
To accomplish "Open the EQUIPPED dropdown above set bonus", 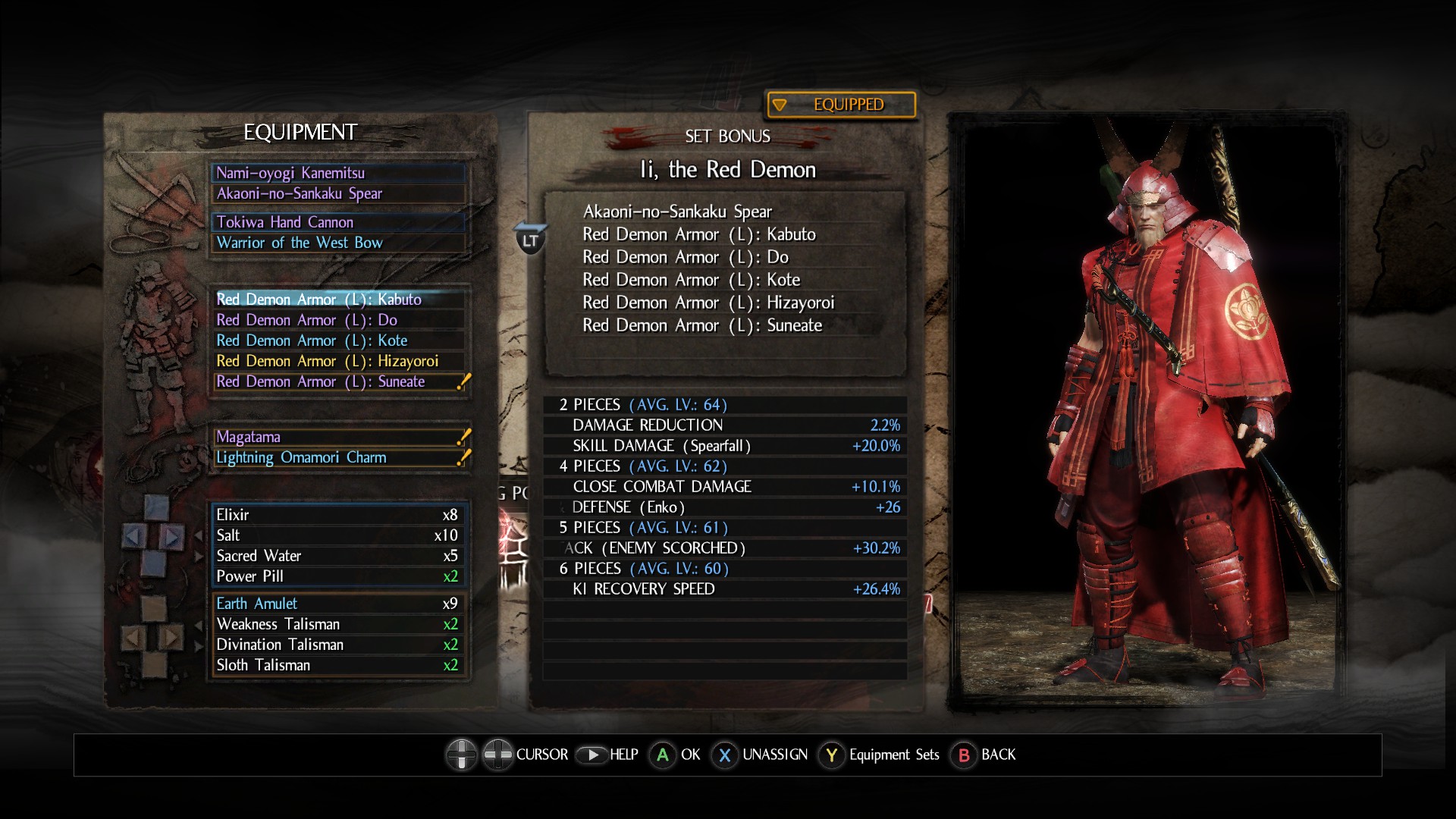I will [841, 105].
